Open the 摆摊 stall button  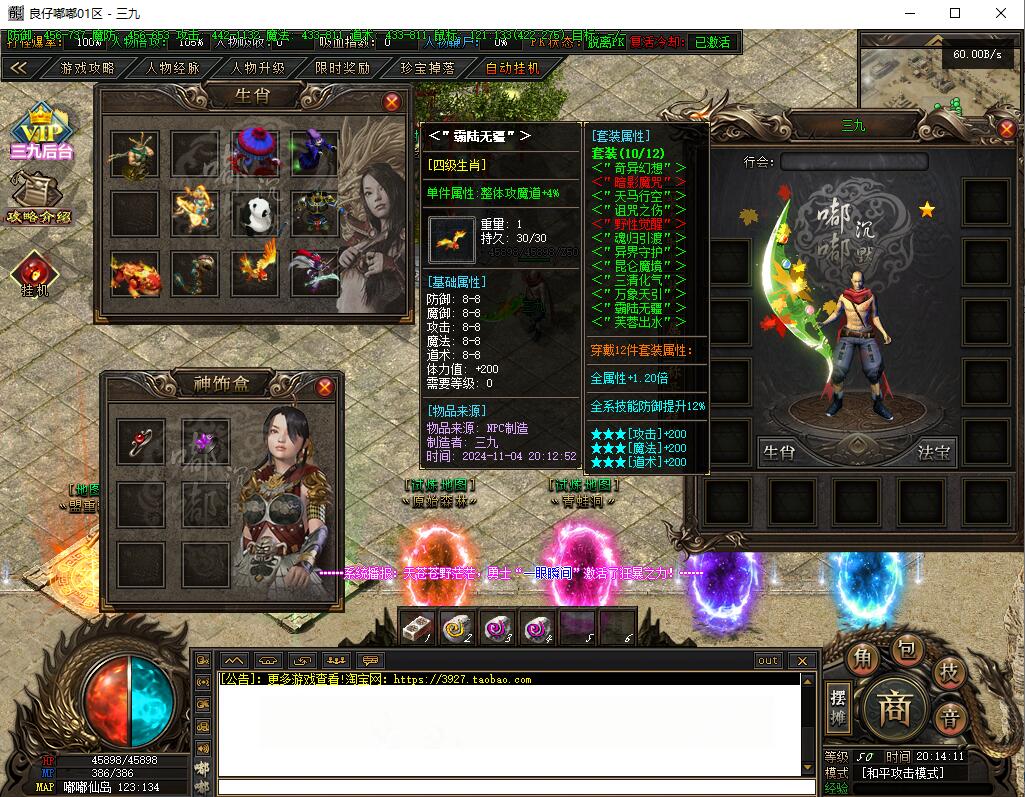pyautogui.click(x=839, y=707)
